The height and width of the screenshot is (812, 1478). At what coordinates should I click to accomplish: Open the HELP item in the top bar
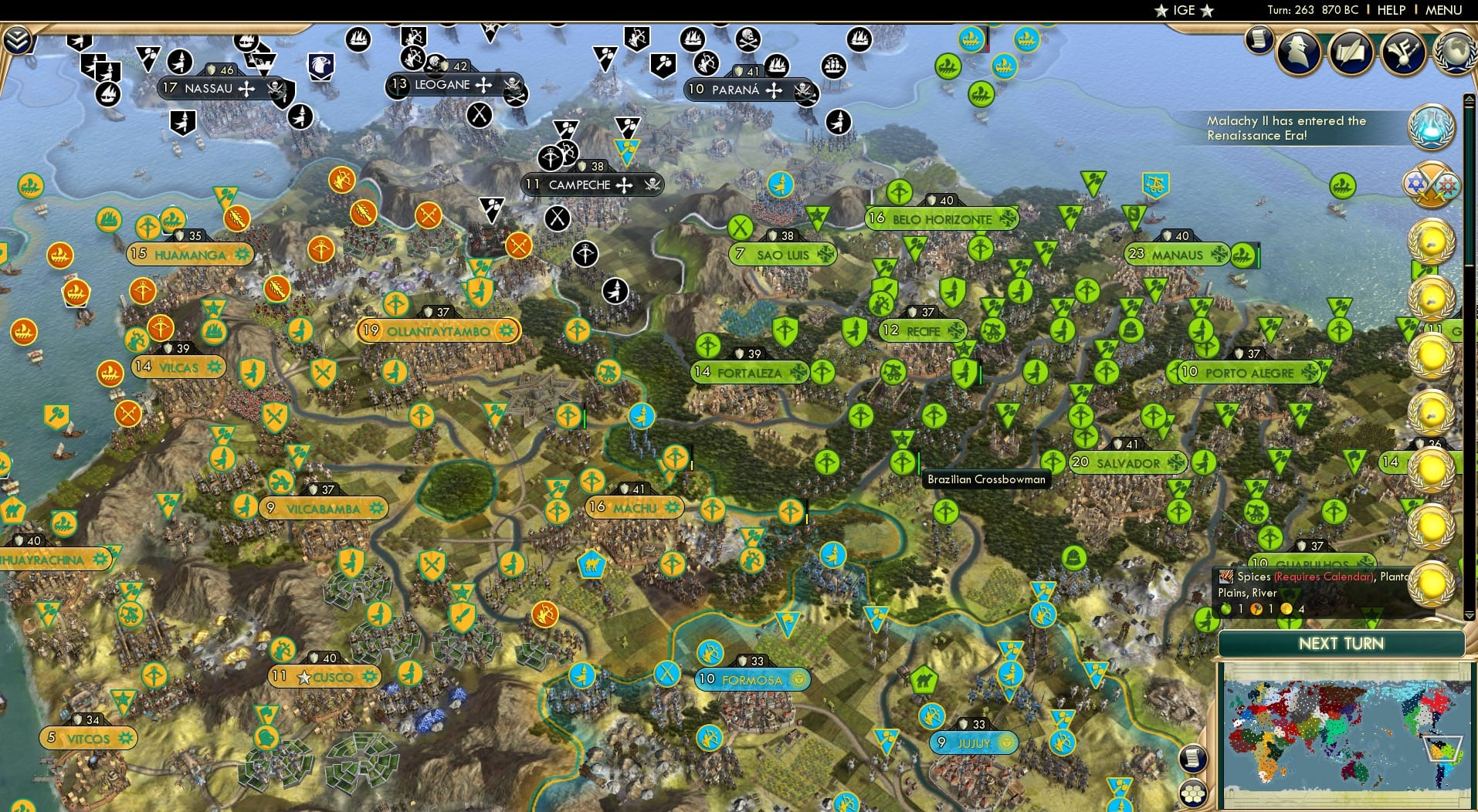[x=1390, y=10]
